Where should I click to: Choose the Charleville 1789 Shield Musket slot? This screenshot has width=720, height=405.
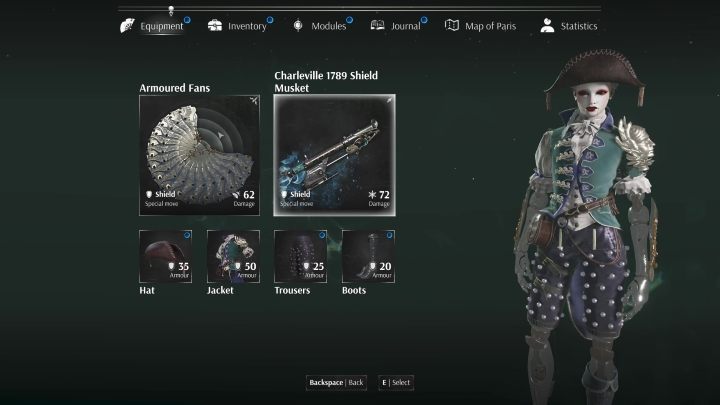click(x=334, y=155)
